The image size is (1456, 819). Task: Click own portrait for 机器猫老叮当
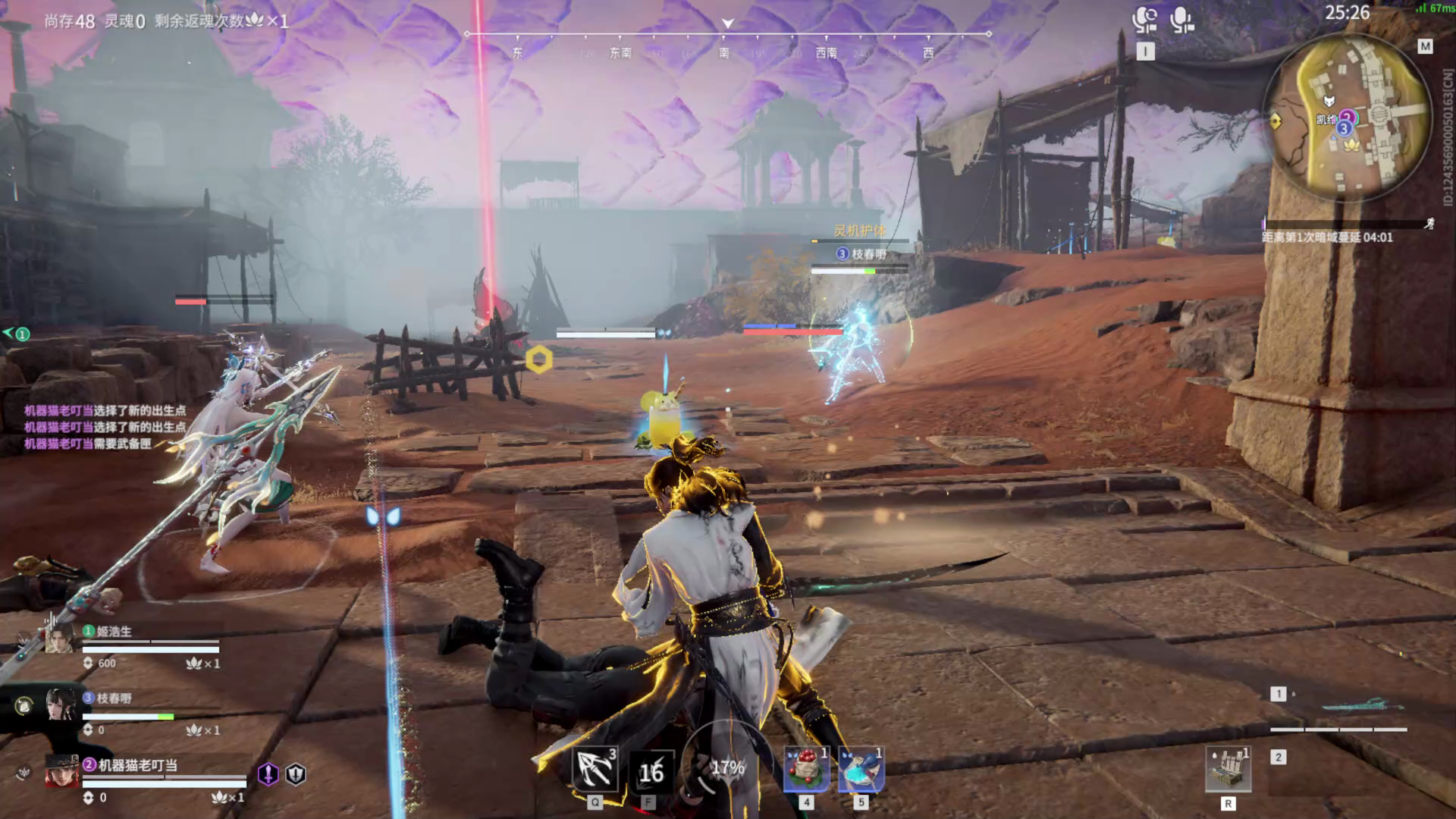click(61, 771)
